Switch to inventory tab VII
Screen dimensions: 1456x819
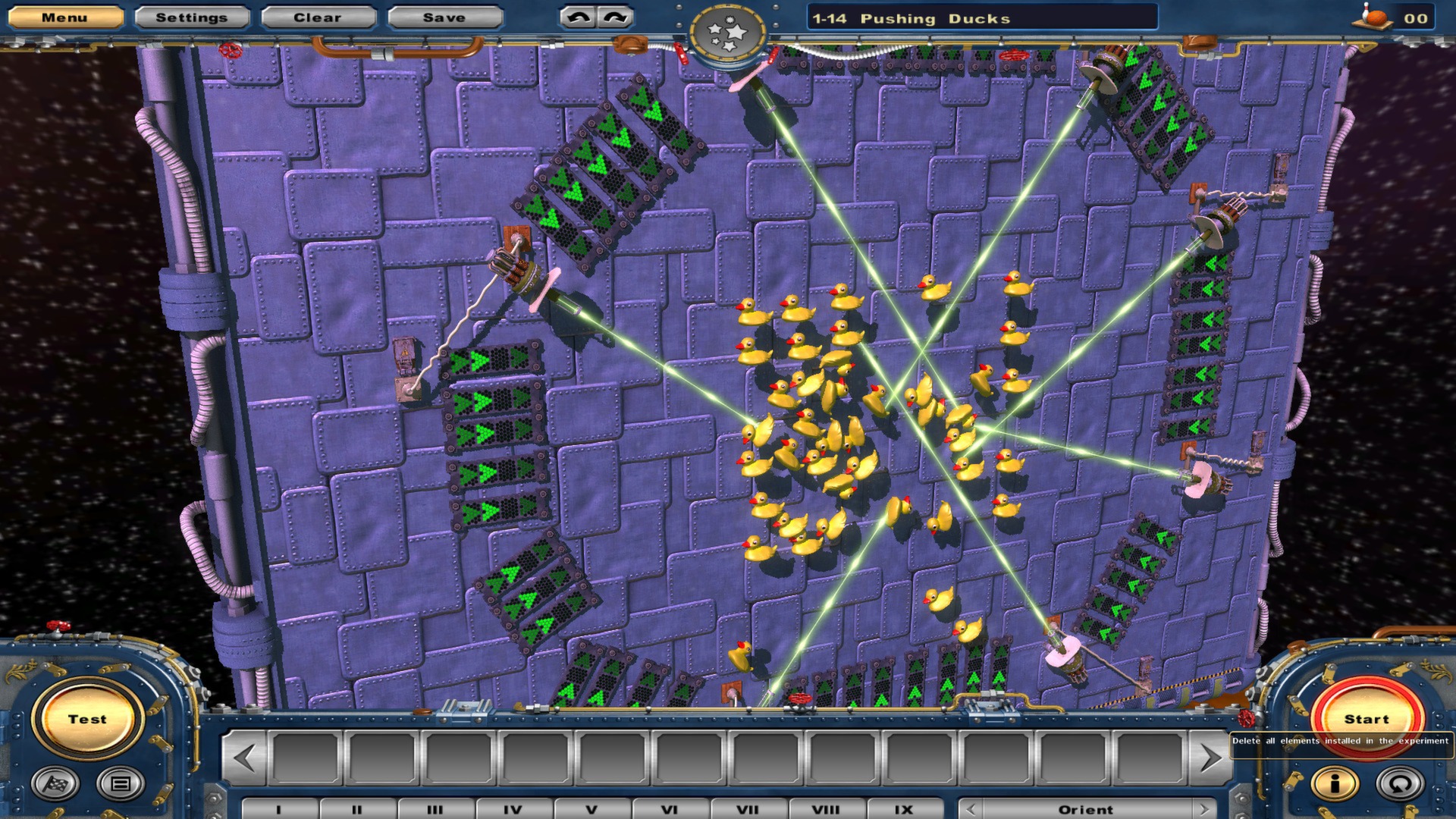749,809
